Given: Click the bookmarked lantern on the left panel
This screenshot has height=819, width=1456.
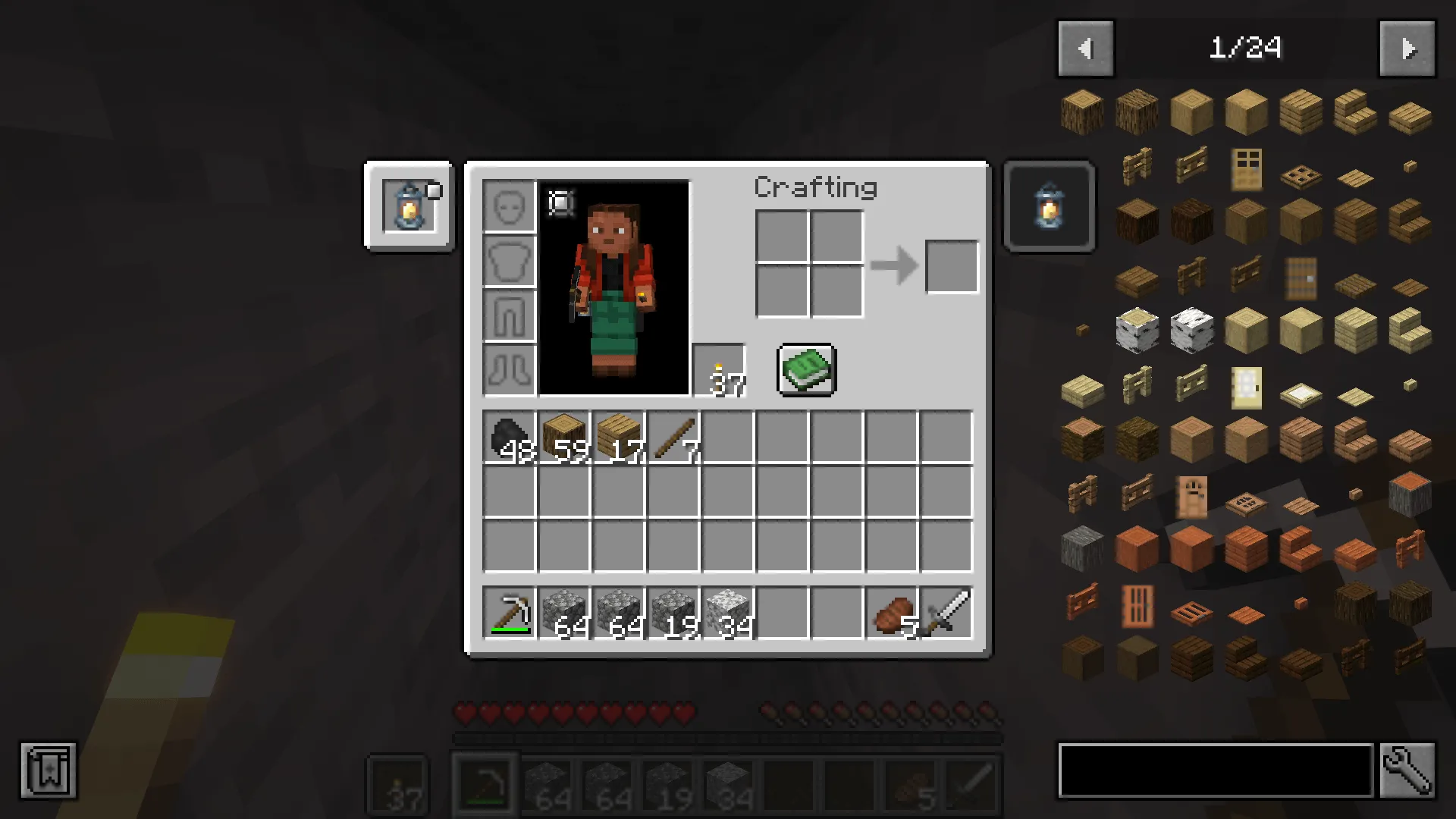Looking at the screenshot, I should coord(409,206).
